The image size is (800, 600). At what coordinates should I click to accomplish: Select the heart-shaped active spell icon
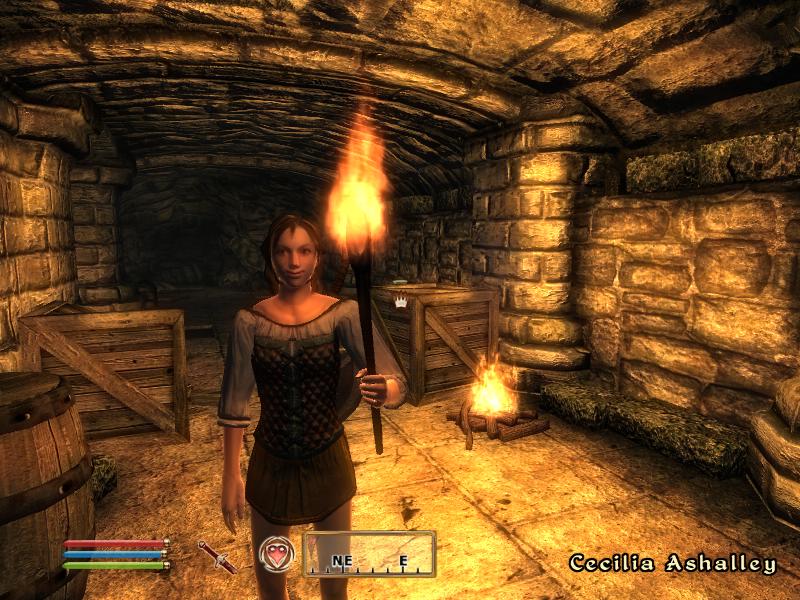click(276, 554)
